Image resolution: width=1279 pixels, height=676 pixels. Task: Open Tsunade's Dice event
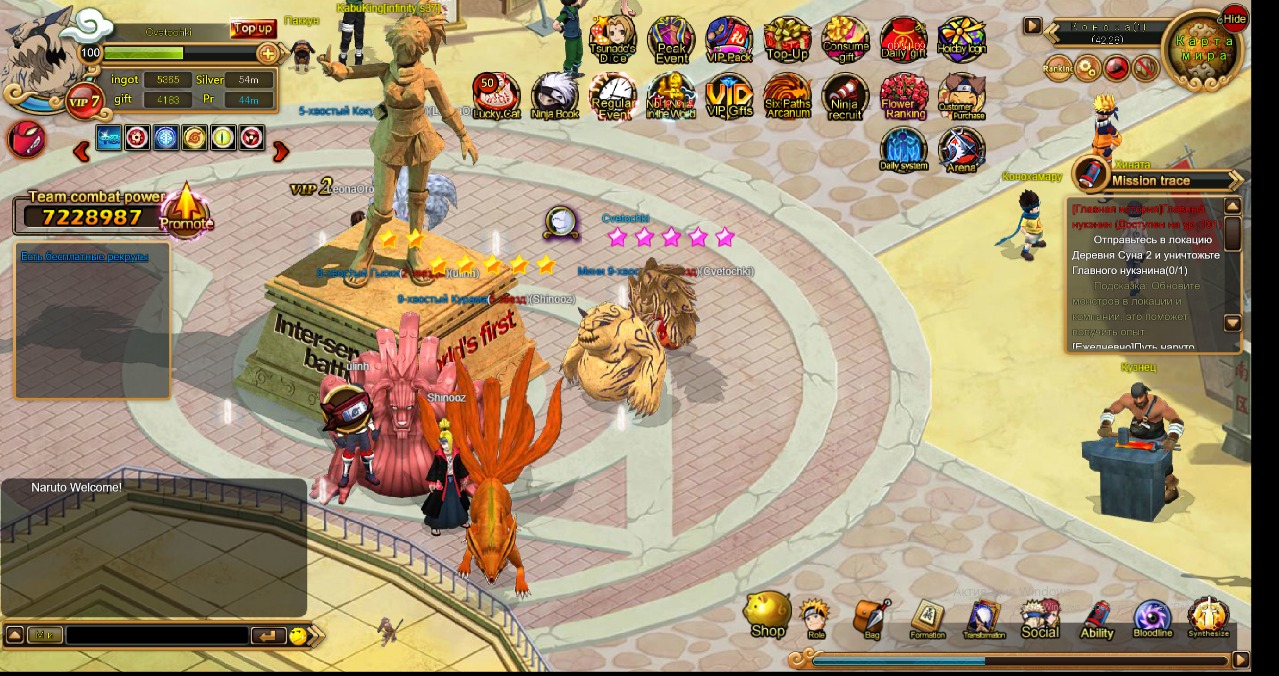[x=612, y=41]
